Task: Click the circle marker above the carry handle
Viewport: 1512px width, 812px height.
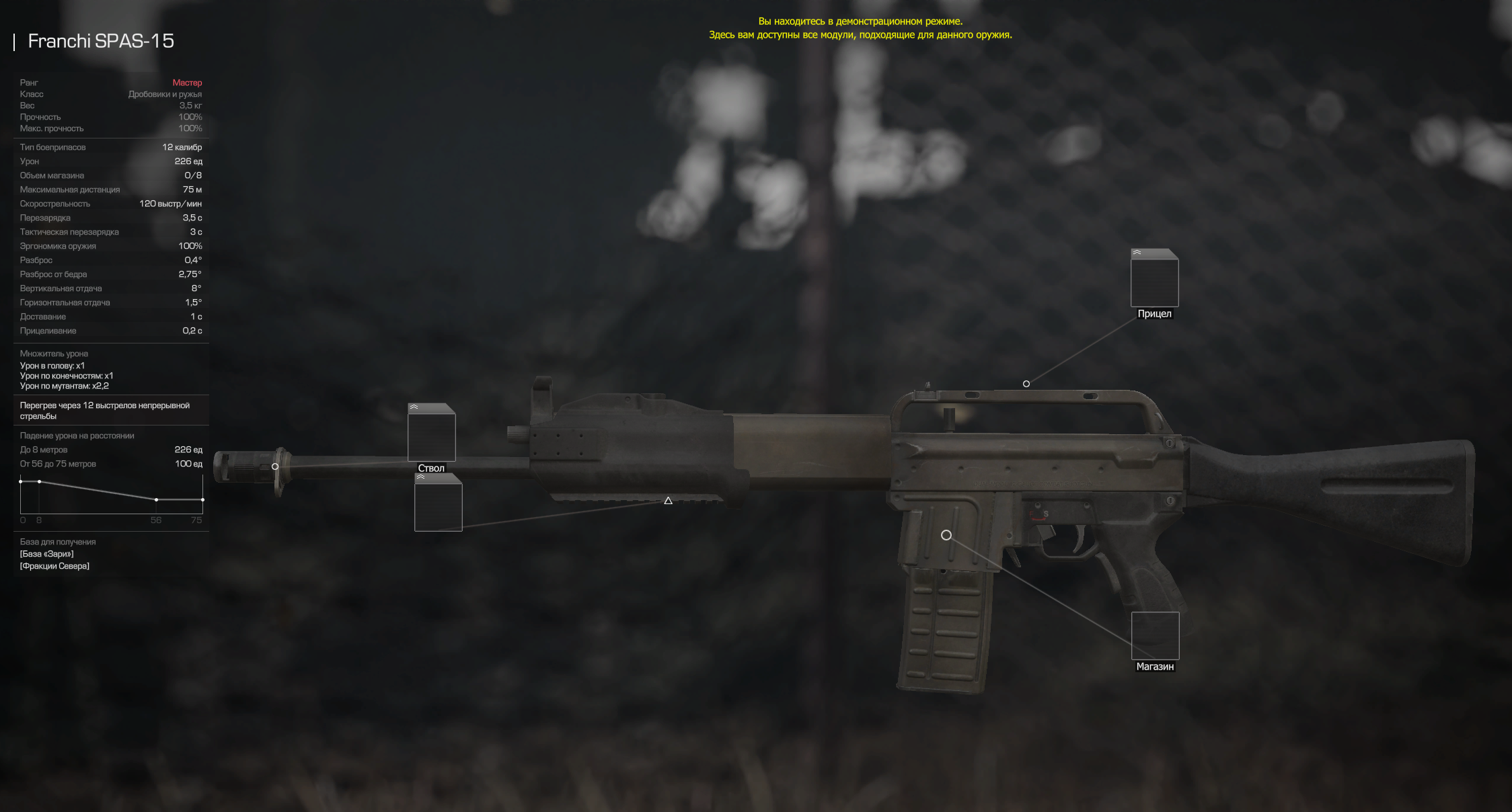Action: tap(1026, 384)
